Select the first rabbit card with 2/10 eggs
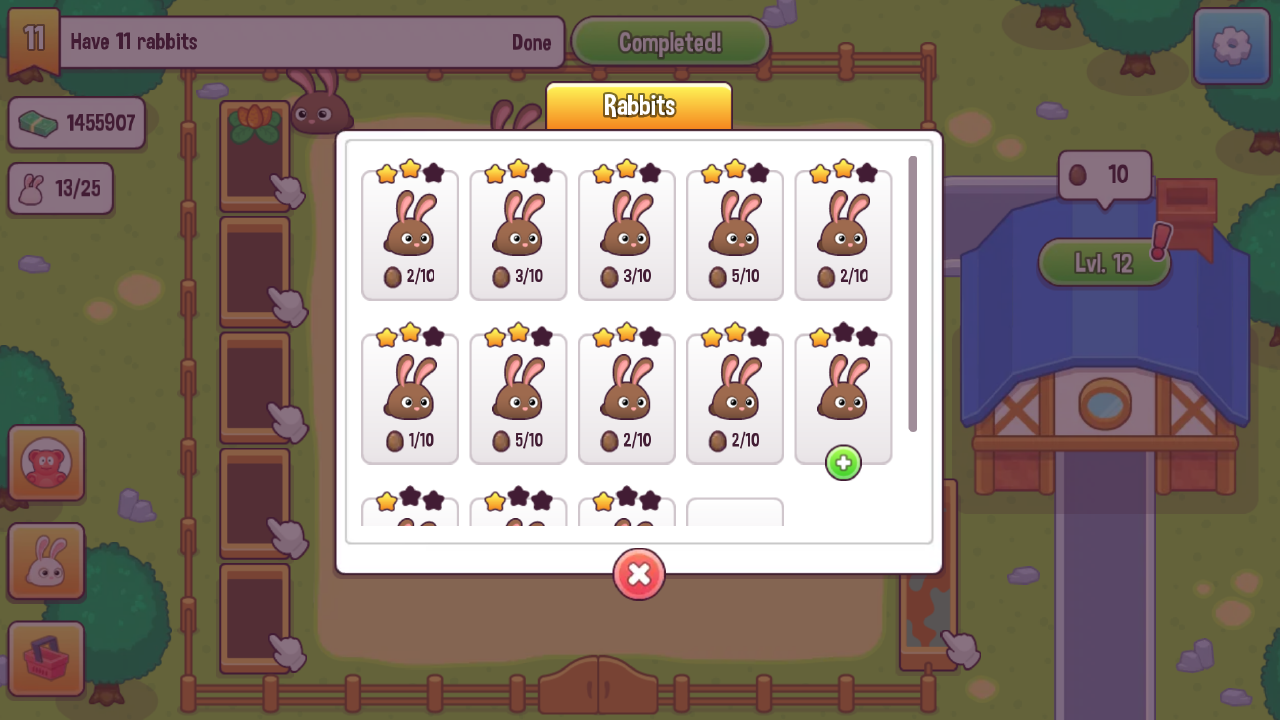Image resolution: width=1280 pixels, height=720 pixels. click(x=409, y=235)
